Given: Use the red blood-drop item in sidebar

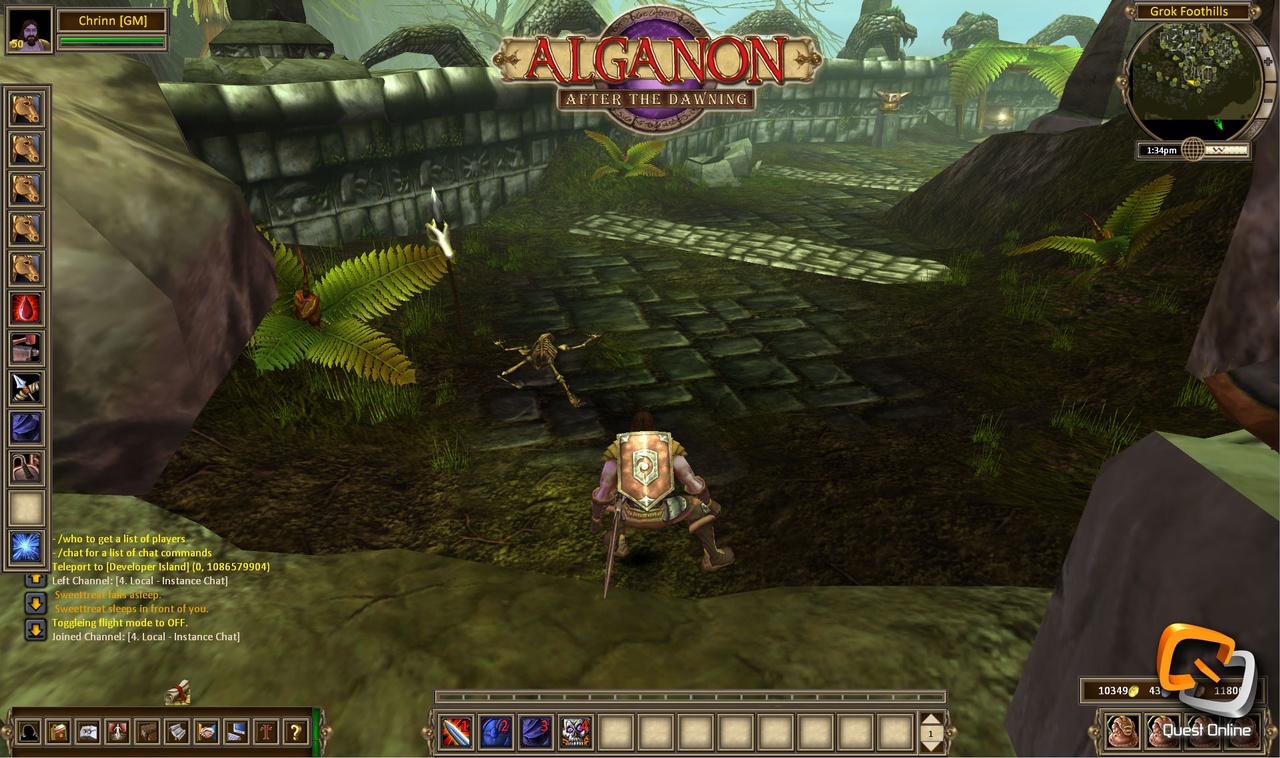Looking at the screenshot, I should (25, 310).
